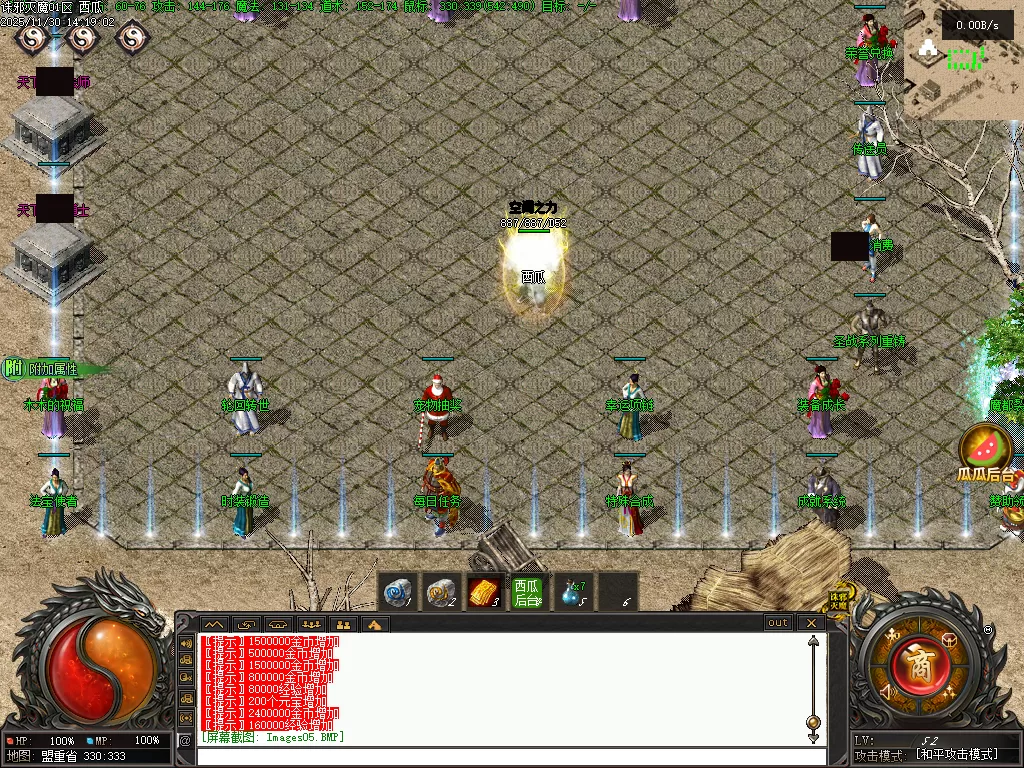This screenshot has width=1024, height=768.
Task: Click the sparkle stars icon on the dial
Action: pyautogui.click(x=947, y=692)
